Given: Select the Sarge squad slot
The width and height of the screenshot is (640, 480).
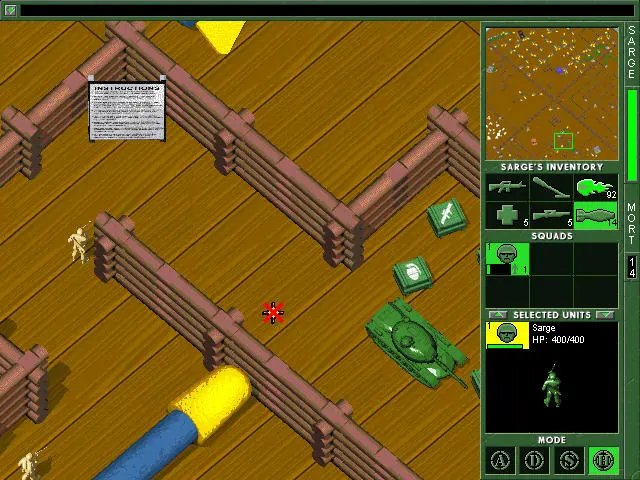Looking at the screenshot, I should tap(507, 258).
